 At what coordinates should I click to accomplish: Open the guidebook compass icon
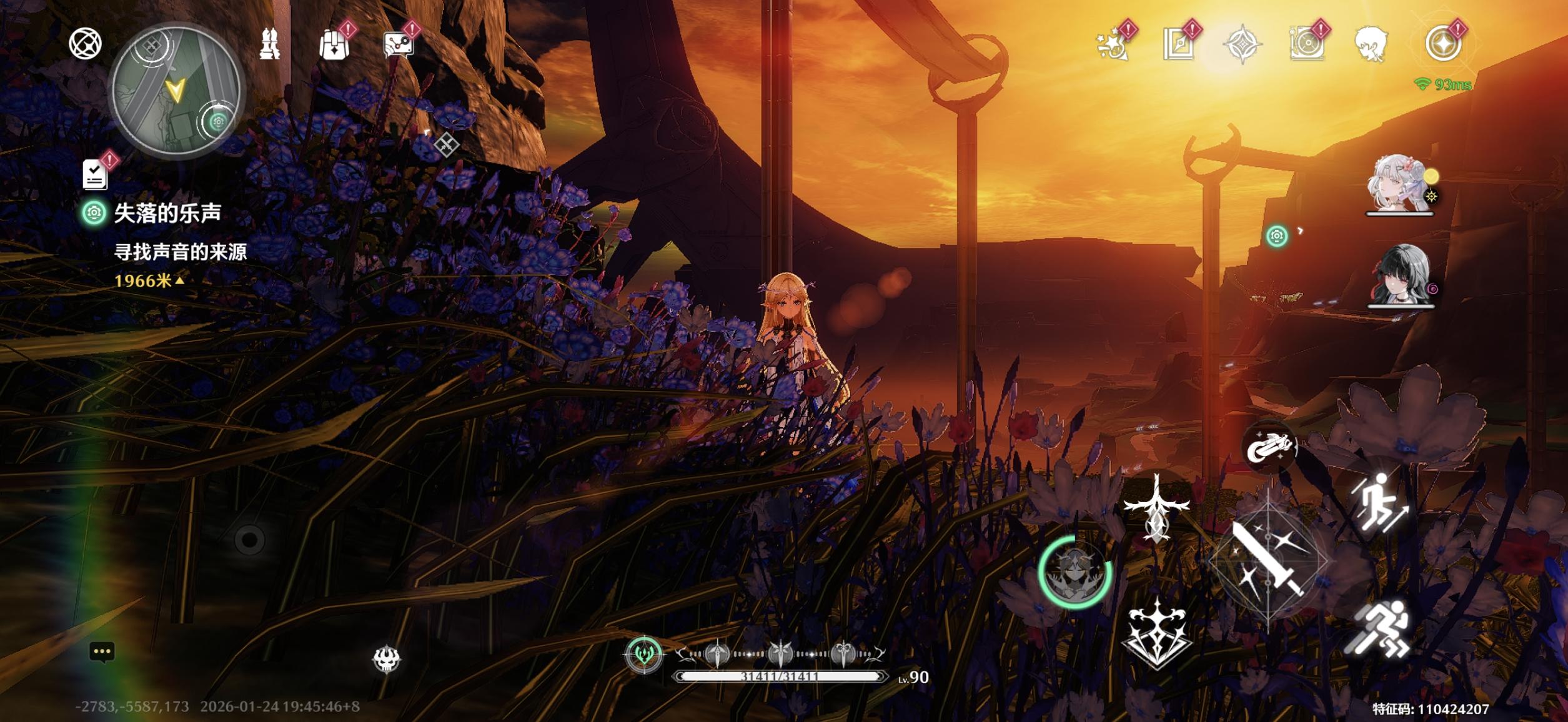click(x=1179, y=44)
